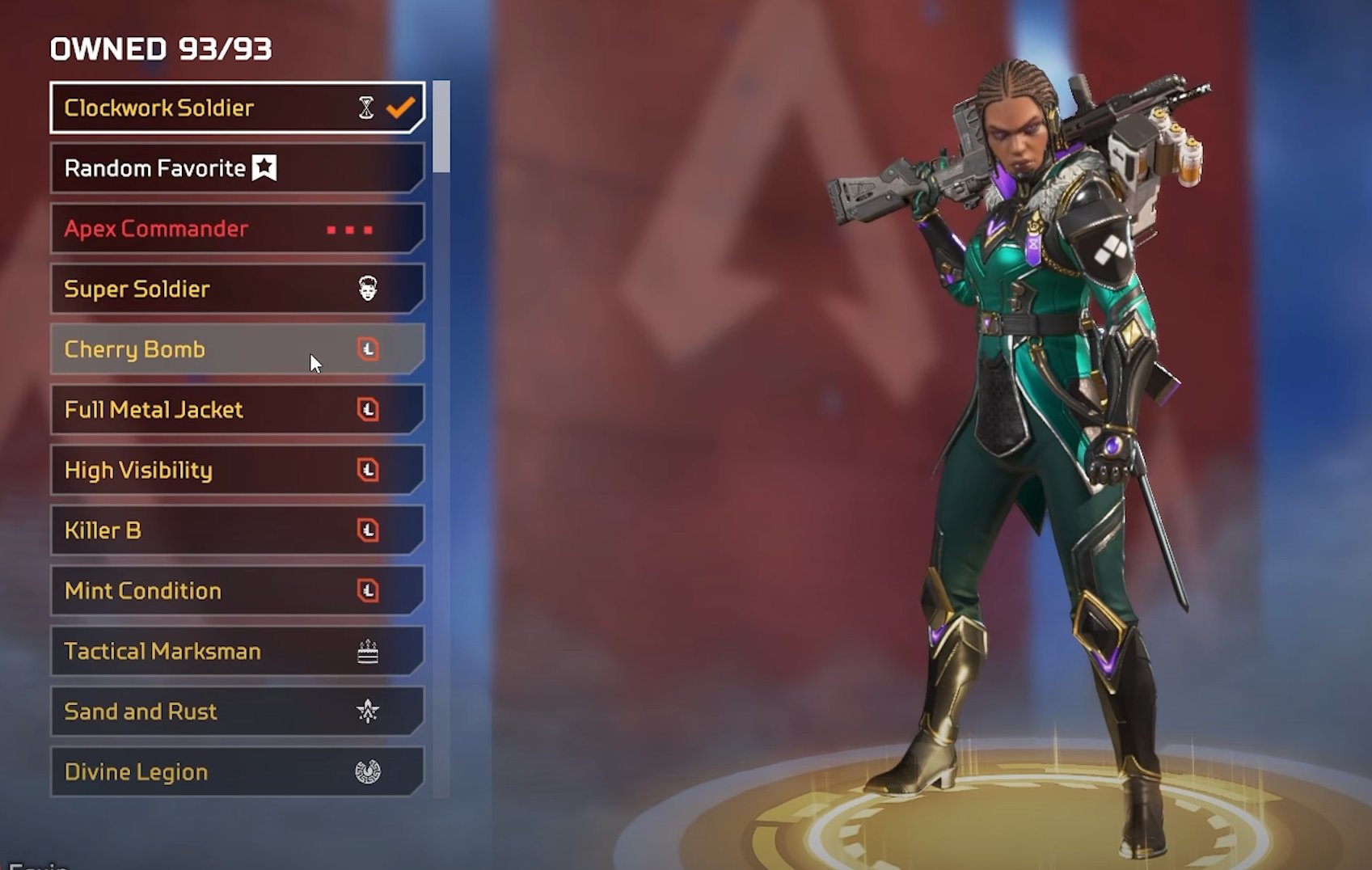Screen dimensions: 1372x870
Task: Select the Cherry Bomb skin
Action: [236, 349]
